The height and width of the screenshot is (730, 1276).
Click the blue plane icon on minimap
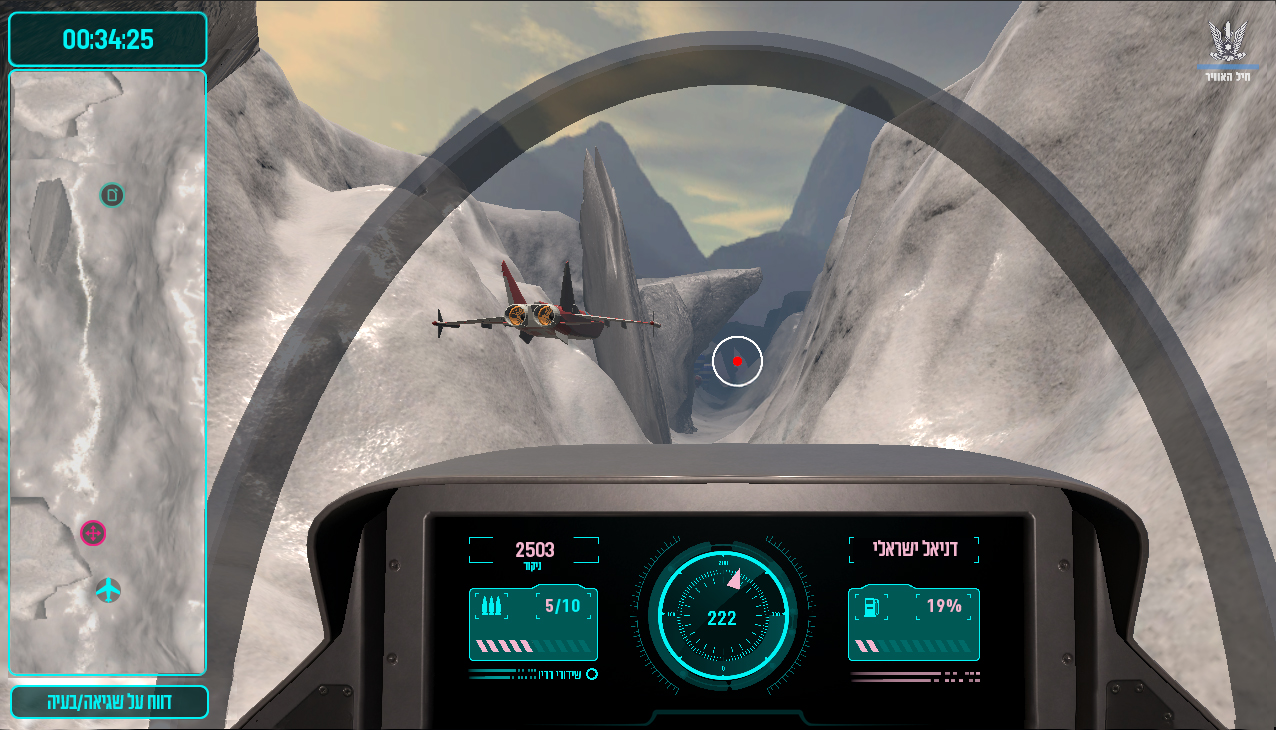click(108, 590)
